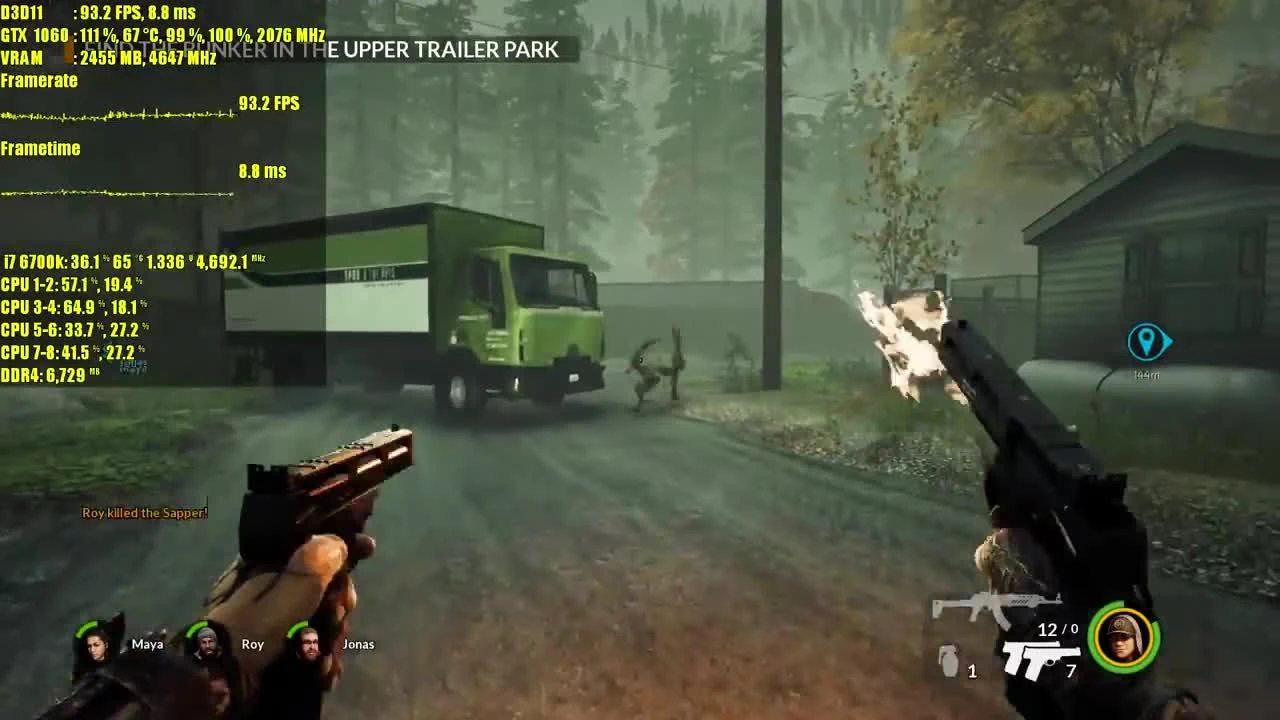Click the player's circular character portrait
This screenshot has height=720, width=1280.
(1124, 640)
